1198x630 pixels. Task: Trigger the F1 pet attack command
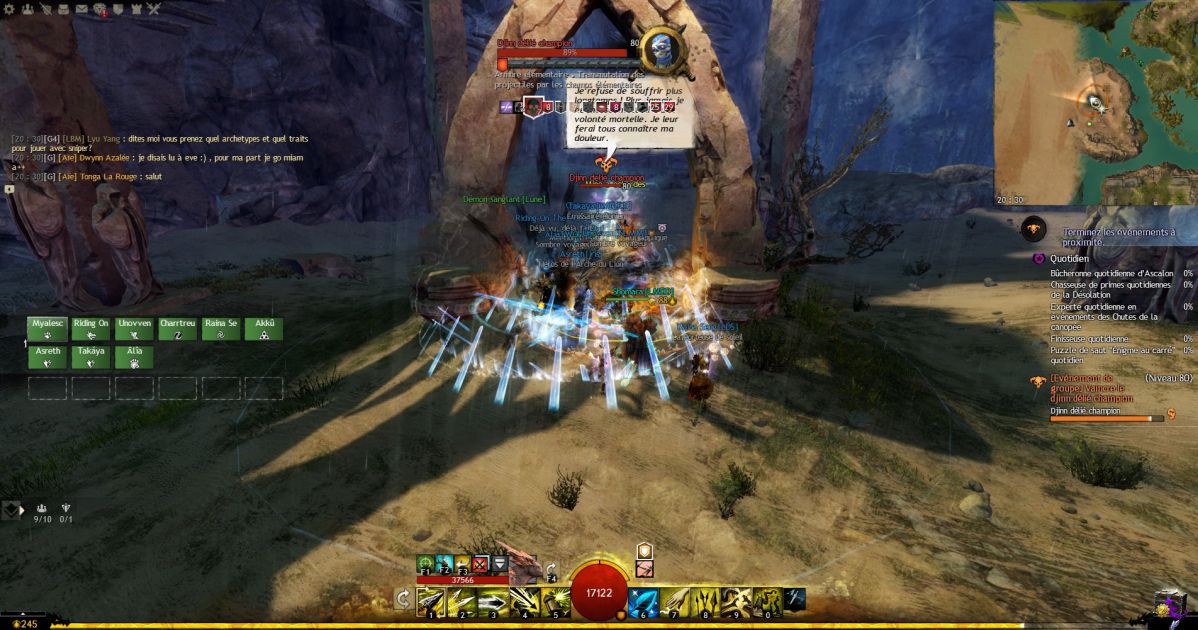tap(425, 565)
